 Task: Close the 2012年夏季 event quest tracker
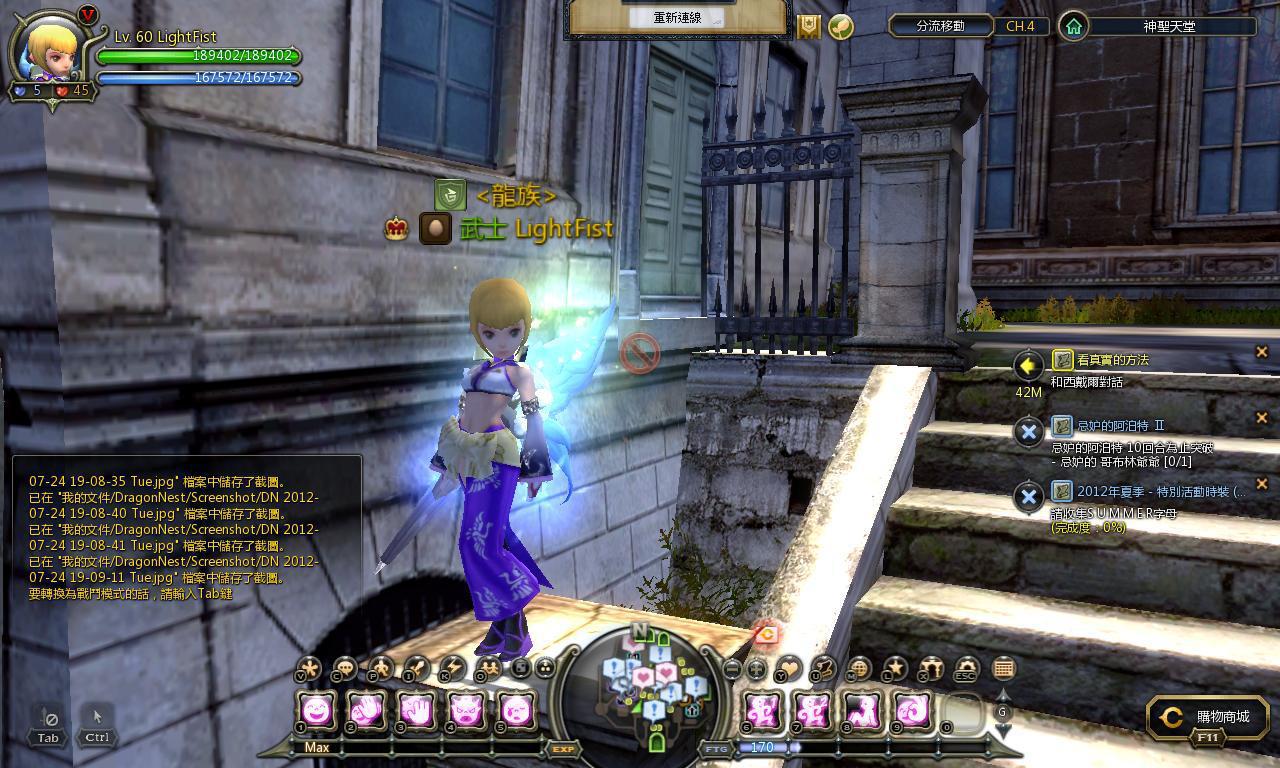pyautogui.click(x=1261, y=484)
